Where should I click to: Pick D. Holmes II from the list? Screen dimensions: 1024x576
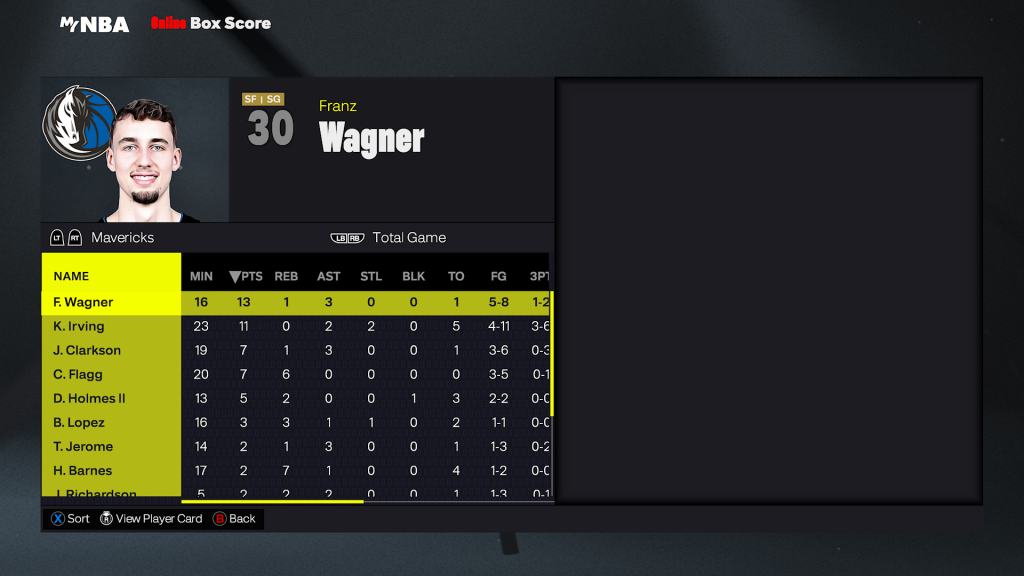pyautogui.click(x=90, y=398)
